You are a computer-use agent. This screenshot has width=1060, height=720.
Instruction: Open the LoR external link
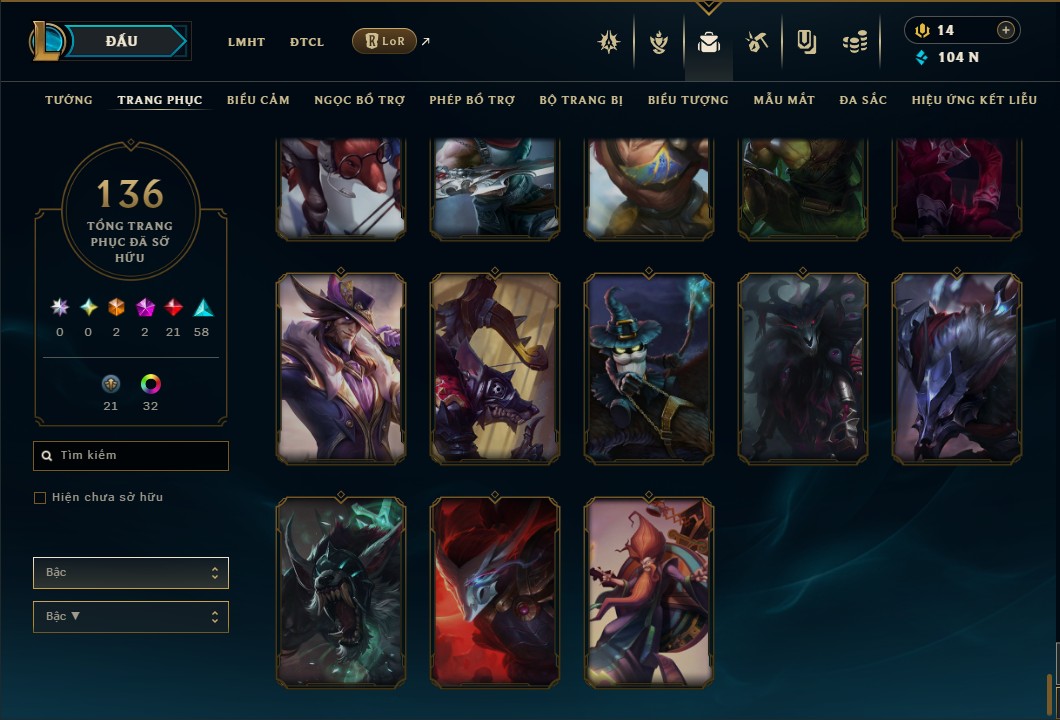click(385, 41)
